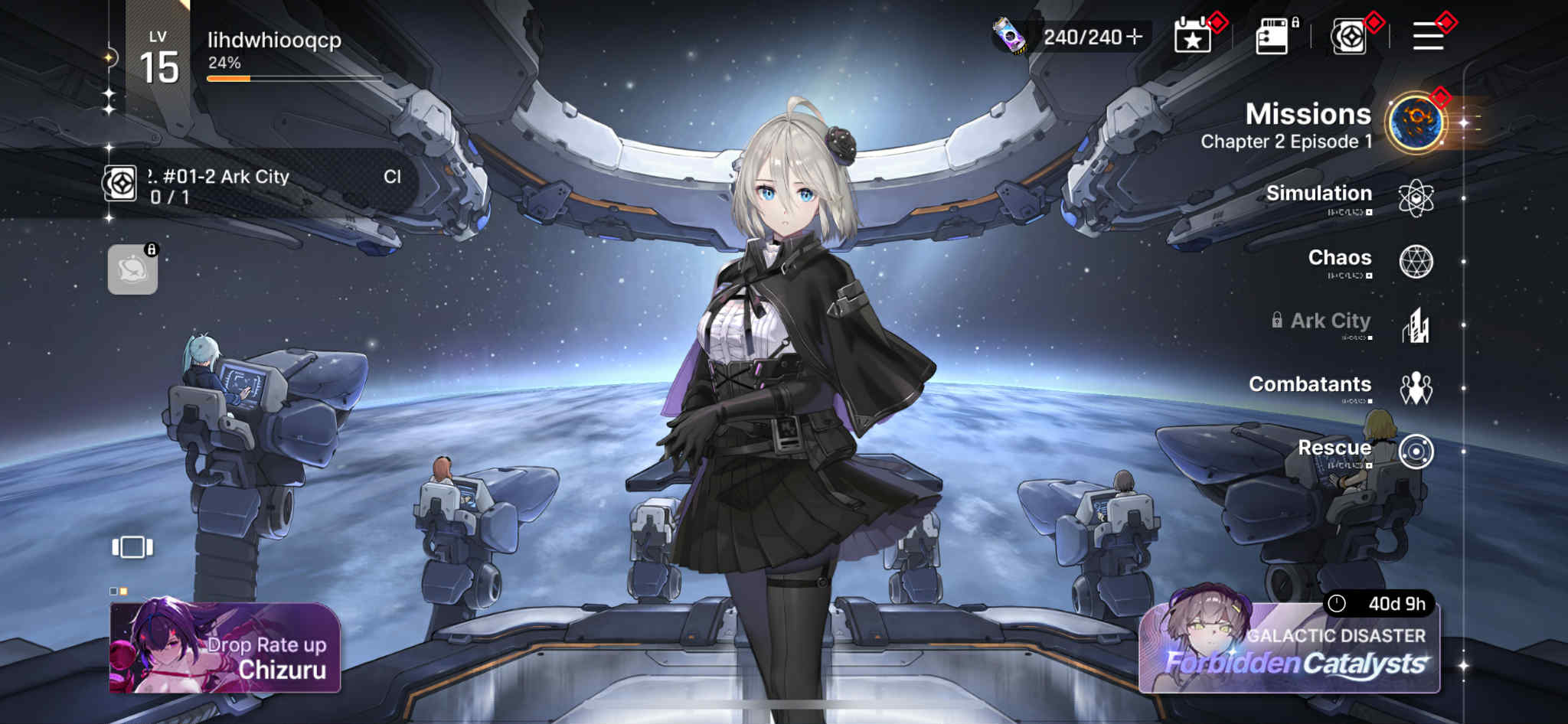Open Missions Chapter 2 Episode 1
Image resolution: width=1568 pixels, height=724 pixels.
pyautogui.click(x=1309, y=125)
